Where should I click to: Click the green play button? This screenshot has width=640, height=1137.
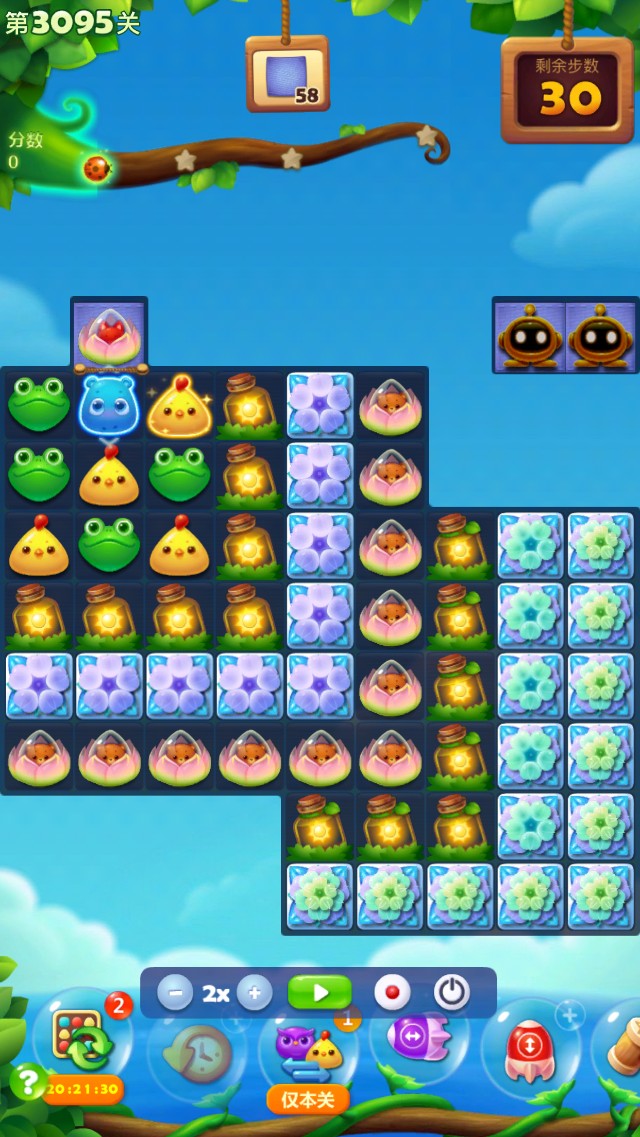click(x=320, y=993)
